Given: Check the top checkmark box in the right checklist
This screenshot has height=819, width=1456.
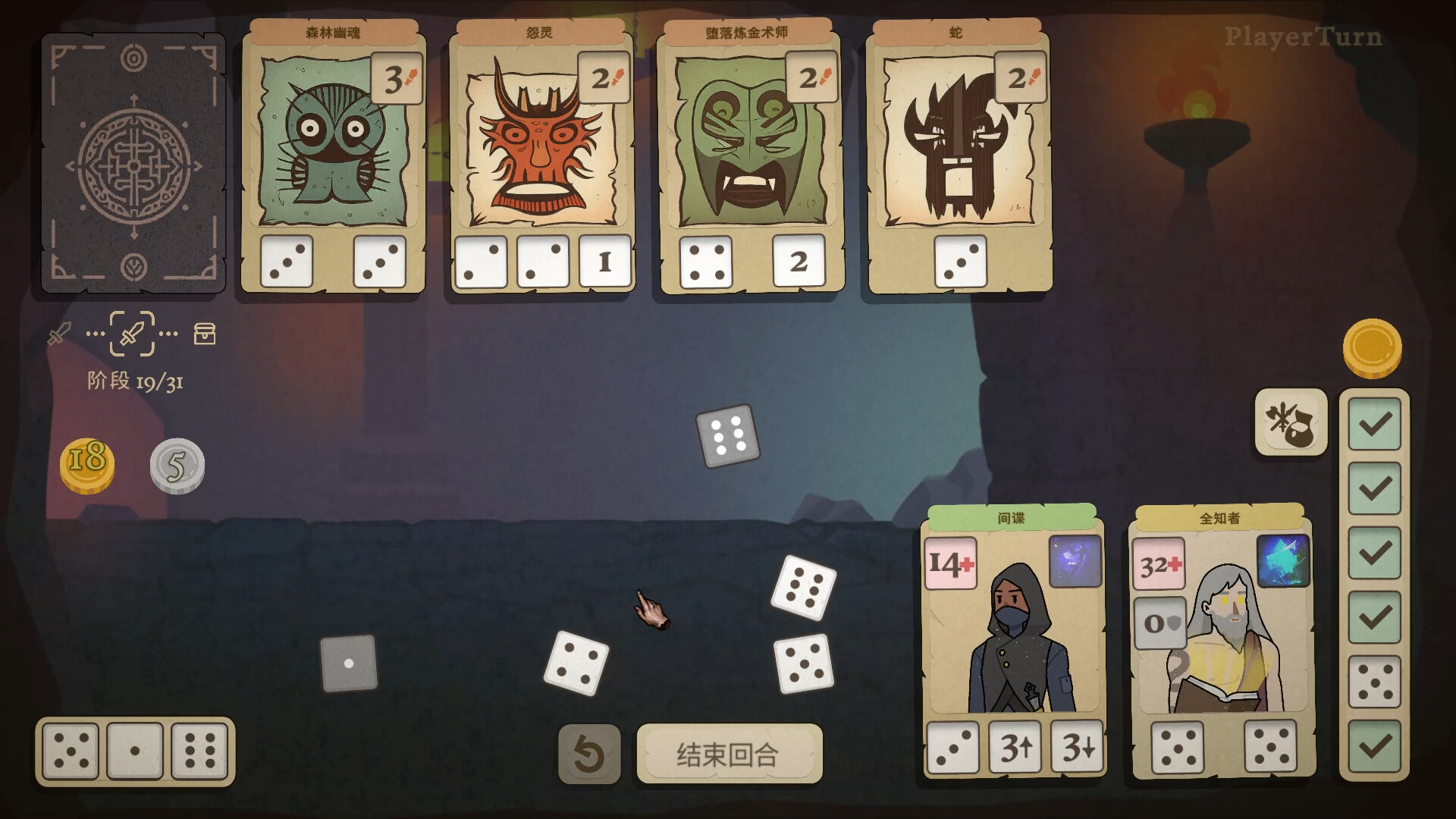Looking at the screenshot, I should [x=1374, y=425].
